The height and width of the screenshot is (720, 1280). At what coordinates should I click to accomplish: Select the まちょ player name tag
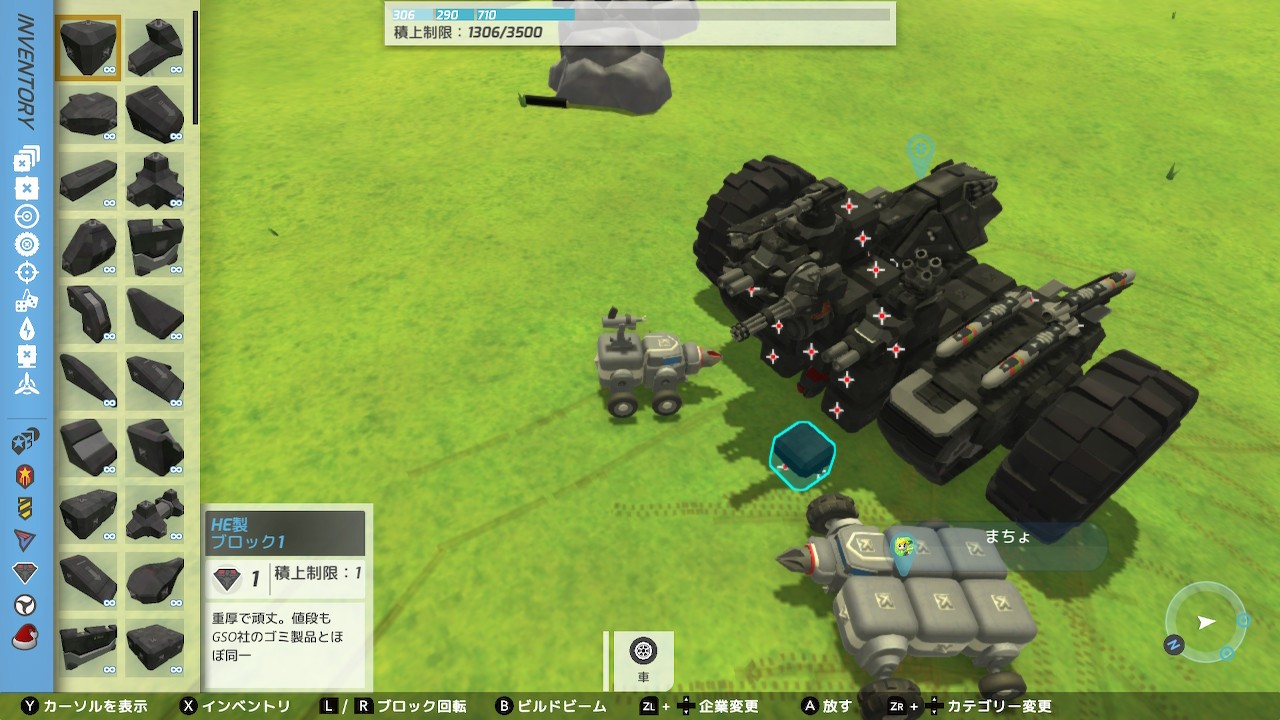(1008, 537)
